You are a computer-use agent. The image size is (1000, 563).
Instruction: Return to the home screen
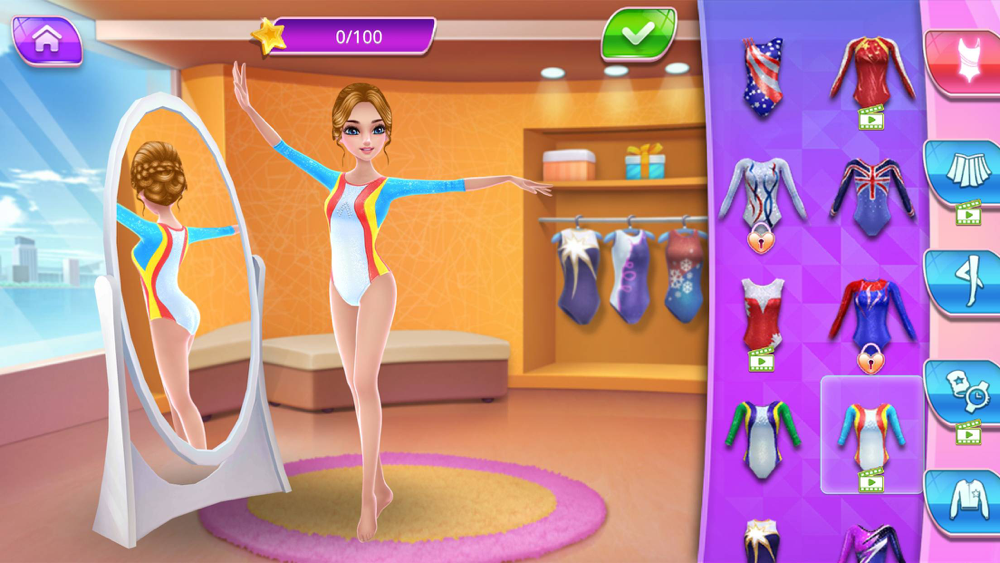[46, 40]
